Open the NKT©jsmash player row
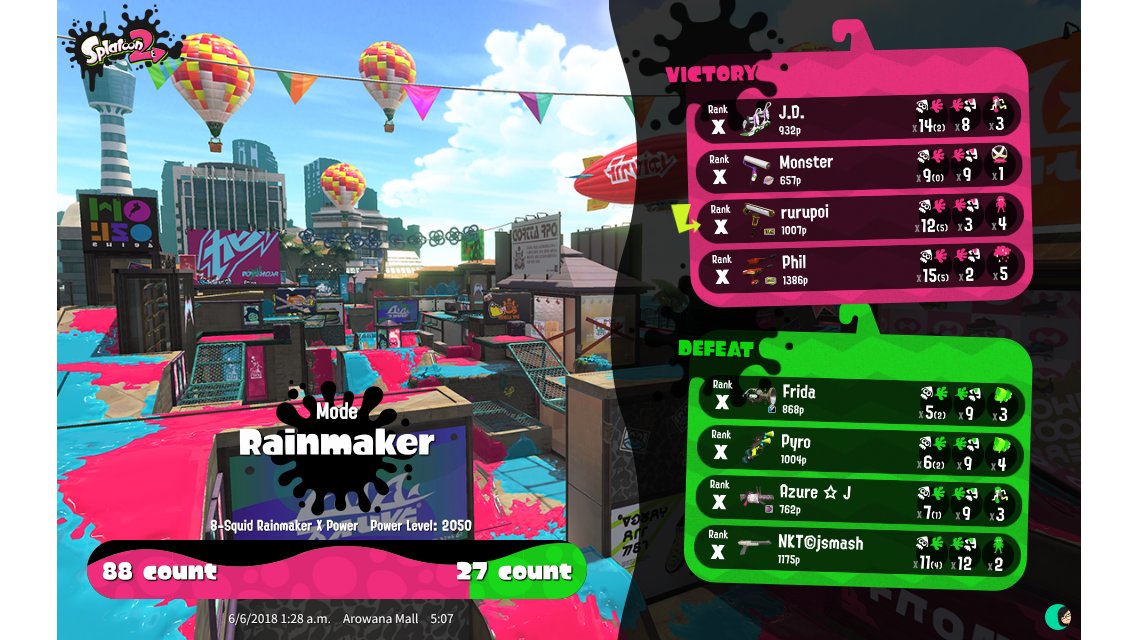Image resolution: width=1138 pixels, height=640 pixels. pos(860,551)
